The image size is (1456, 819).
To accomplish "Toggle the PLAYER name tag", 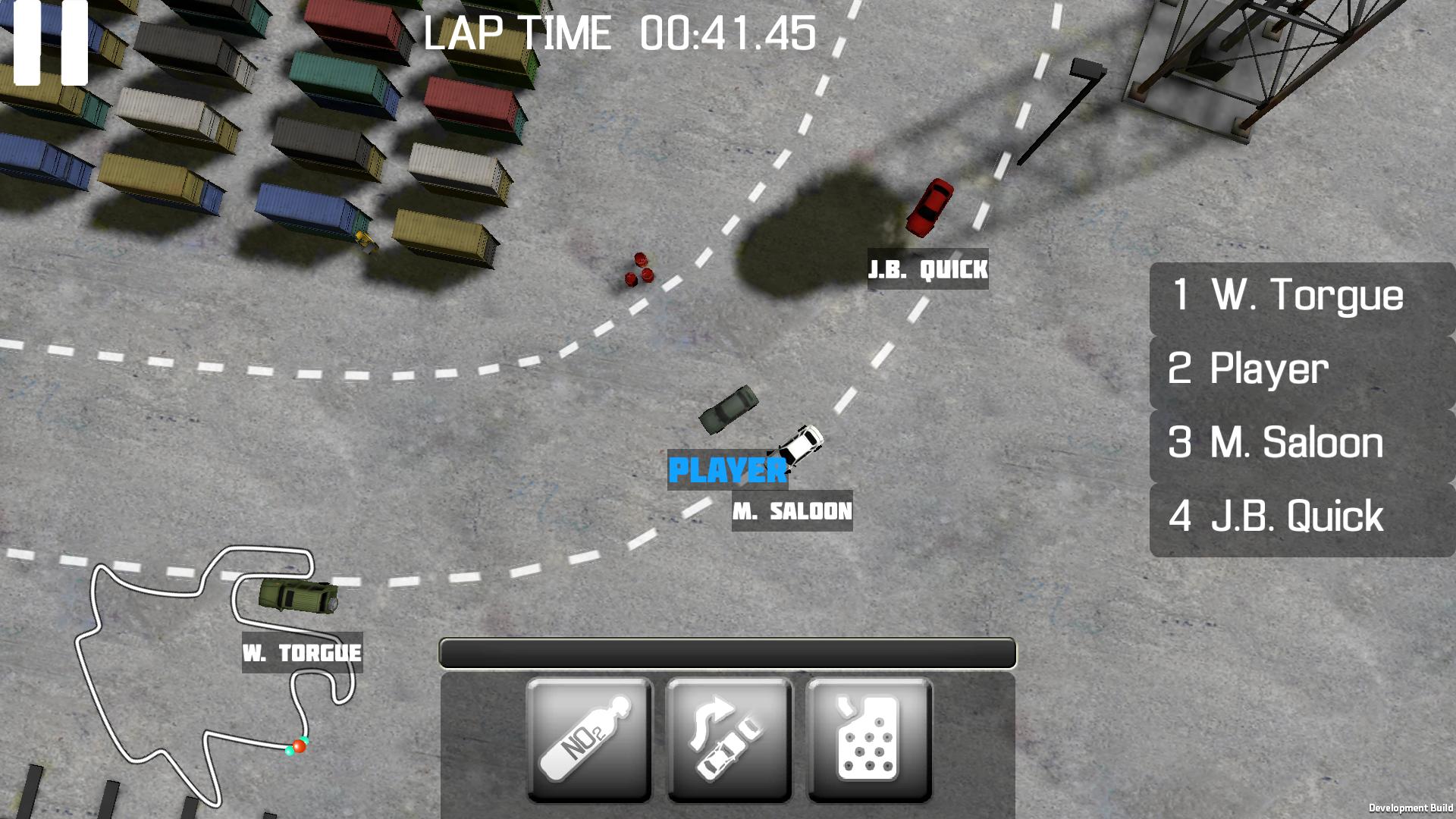I will [x=726, y=470].
